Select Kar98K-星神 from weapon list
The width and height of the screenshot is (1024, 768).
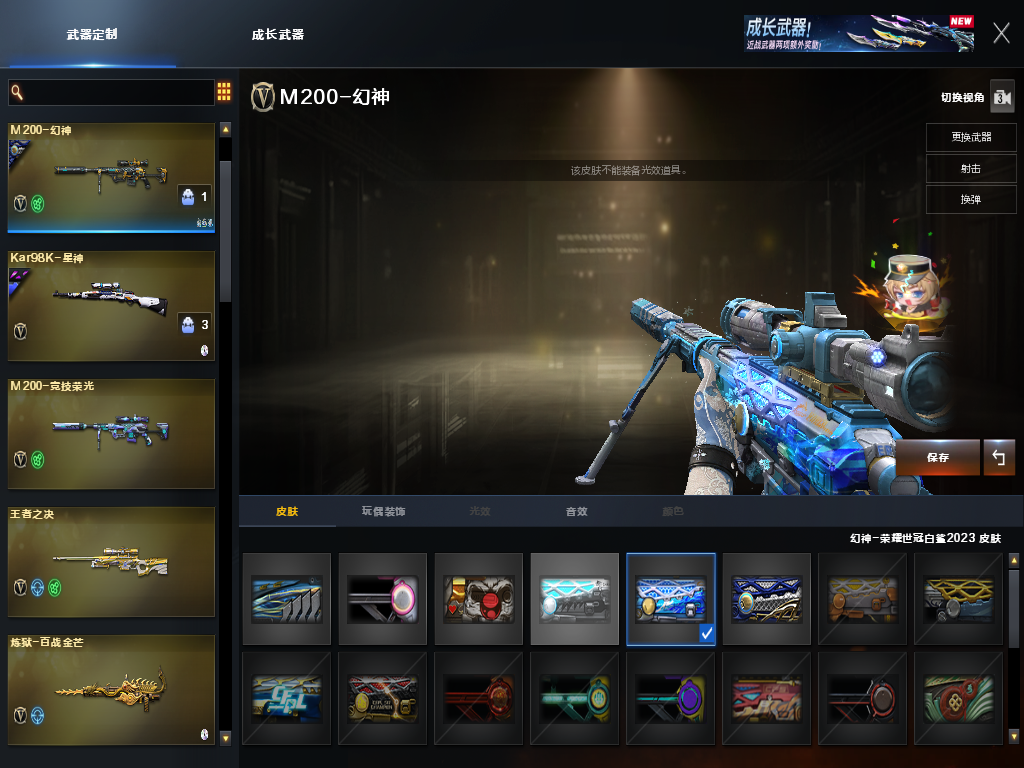(x=112, y=305)
